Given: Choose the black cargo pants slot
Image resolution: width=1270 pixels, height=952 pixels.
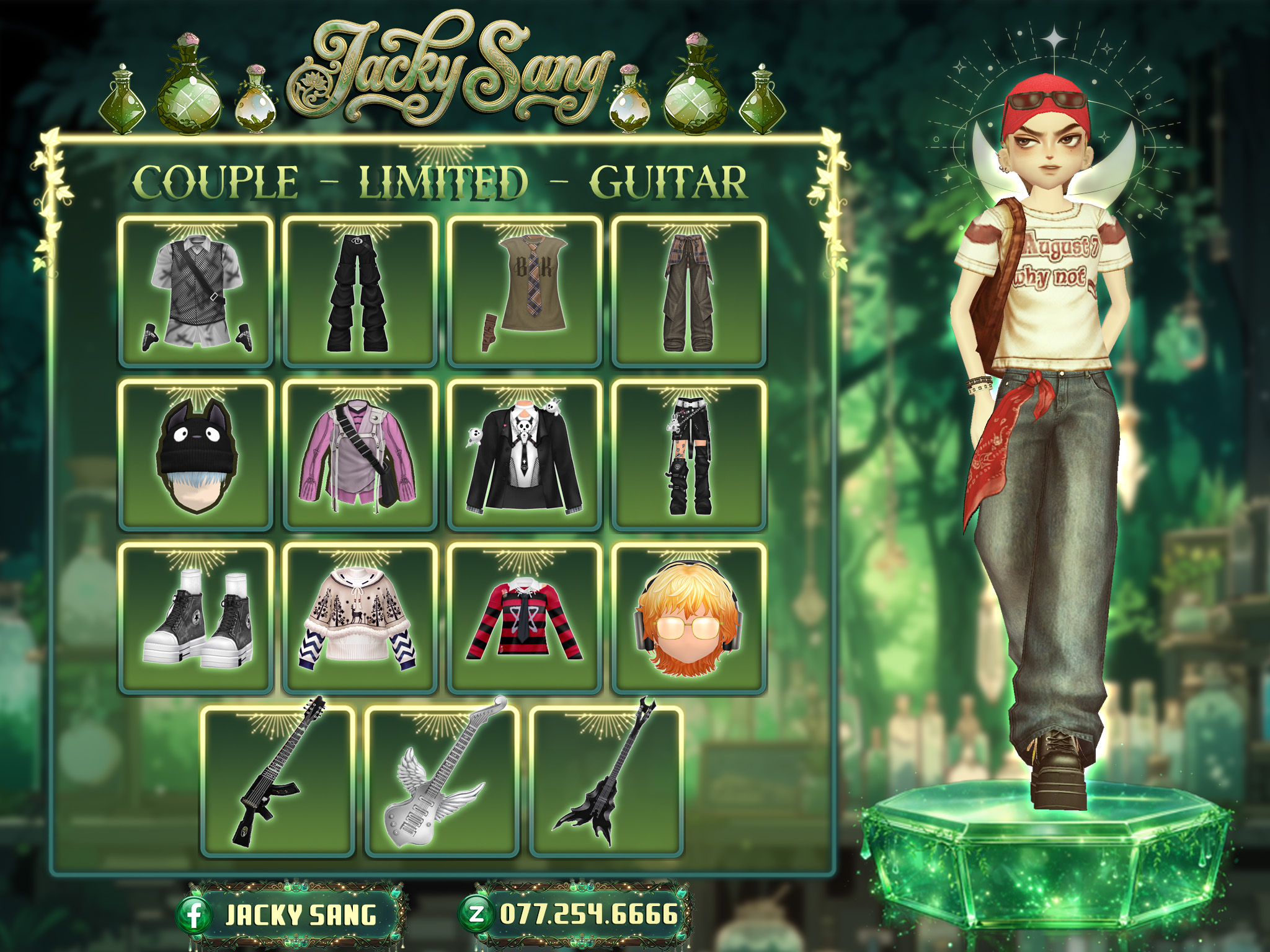Looking at the screenshot, I should 360,292.
